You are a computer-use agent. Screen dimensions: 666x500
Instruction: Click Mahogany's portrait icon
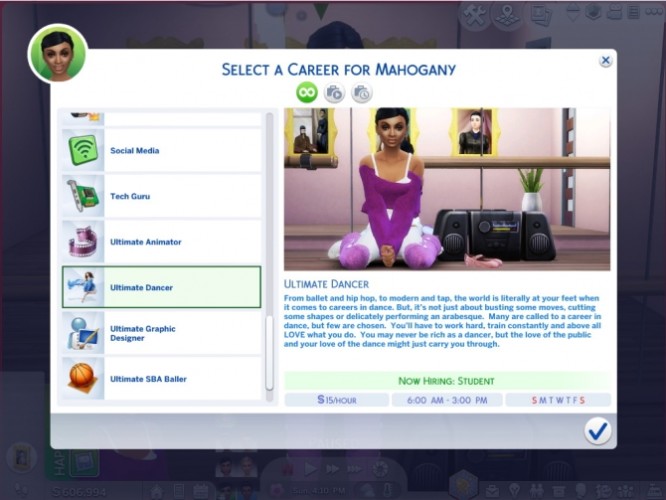(x=58, y=53)
